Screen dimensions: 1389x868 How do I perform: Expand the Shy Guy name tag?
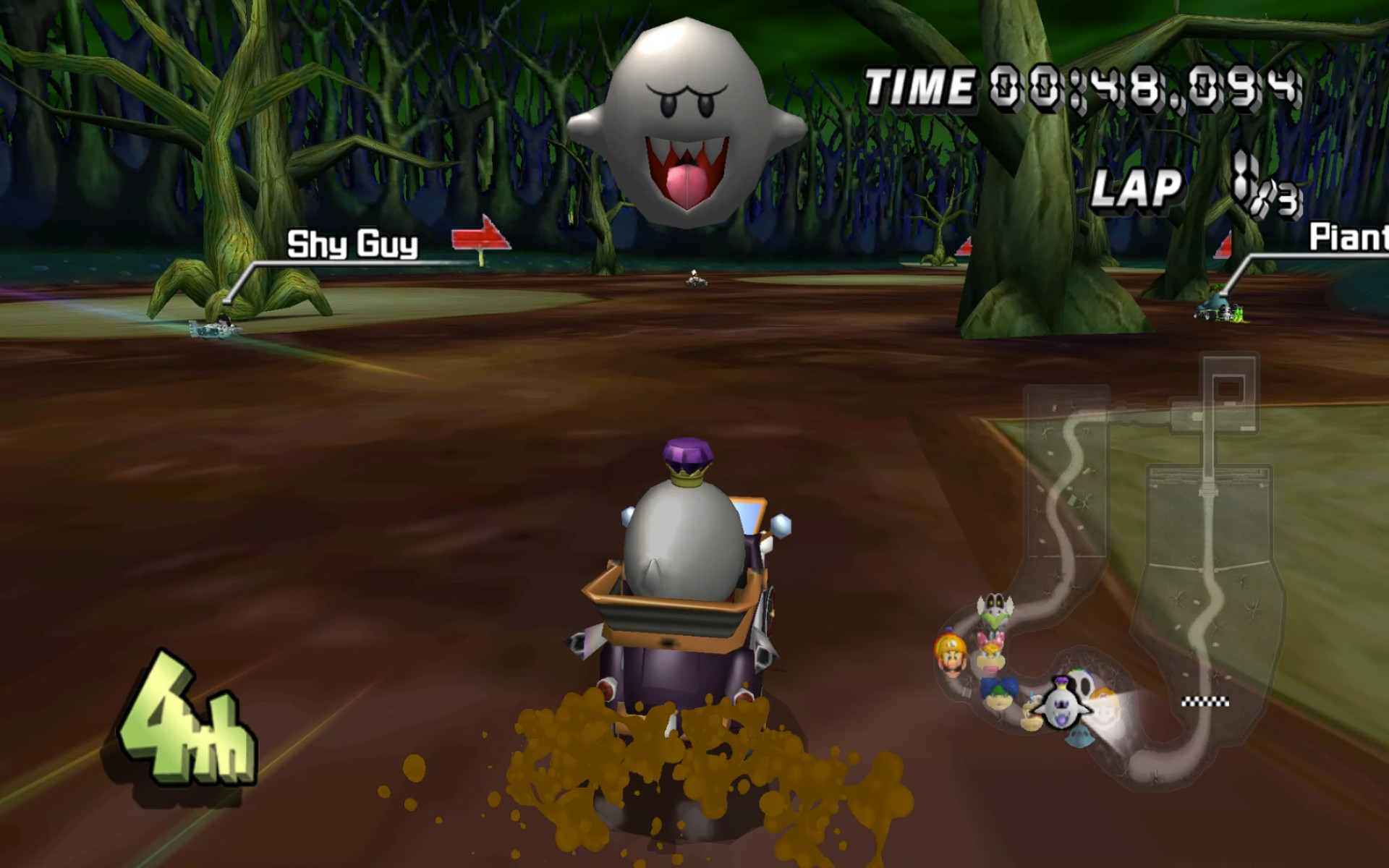(x=352, y=244)
